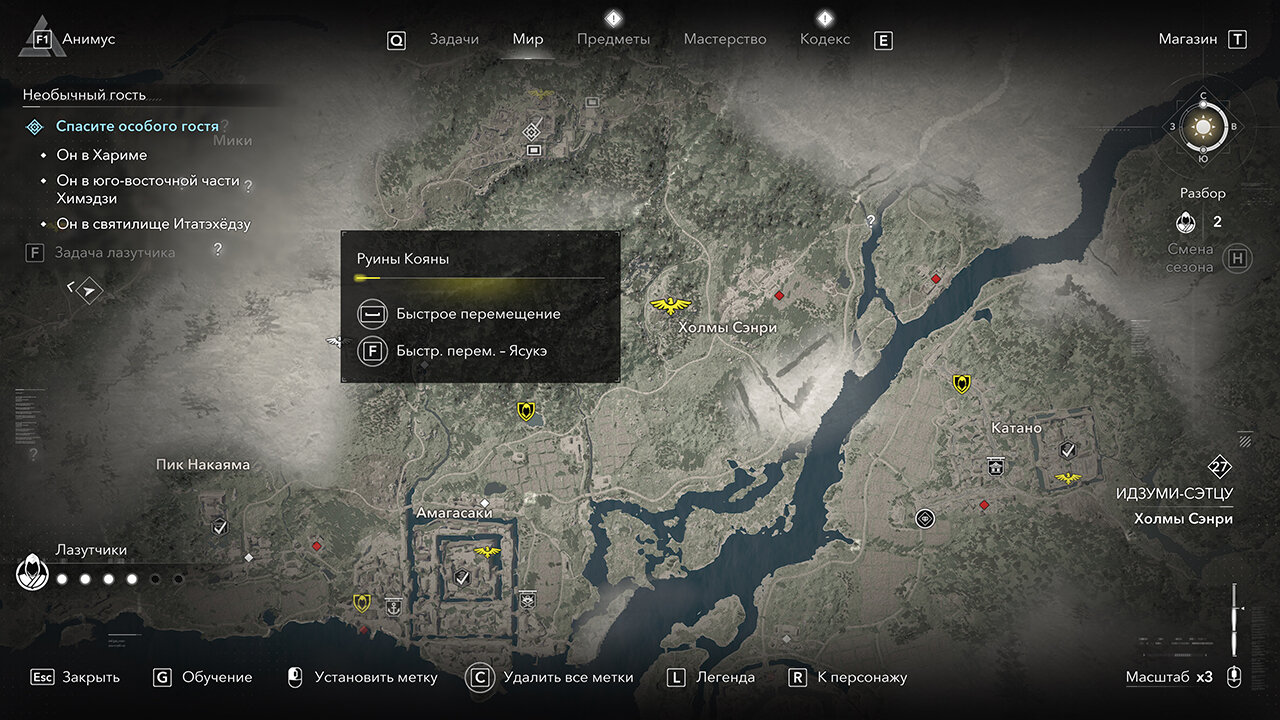This screenshot has width=1280, height=720.
Task: Select the Катано castle checkmark marker
Action: click(x=1068, y=450)
